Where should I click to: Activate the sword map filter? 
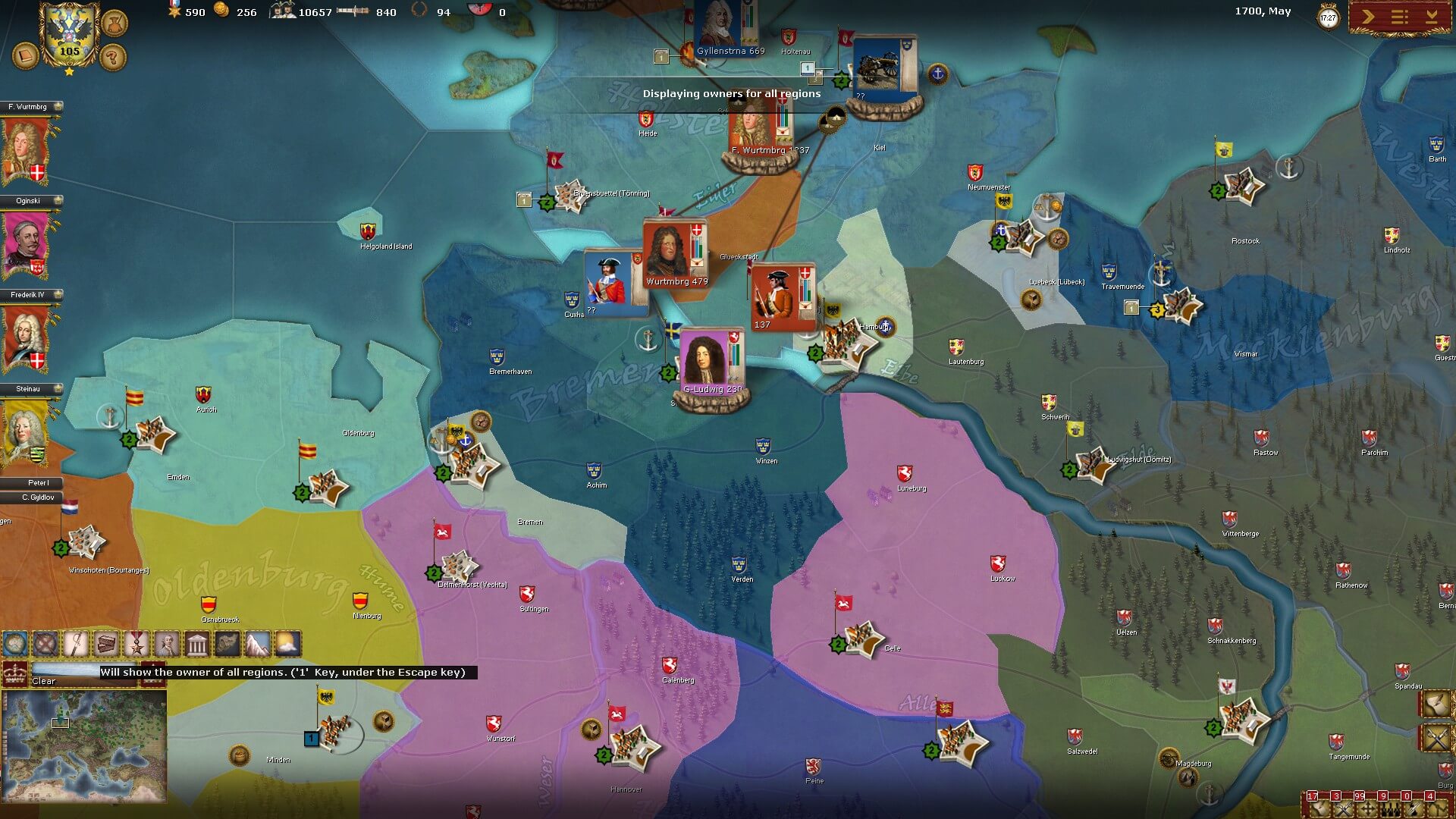[x=76, y=645]
